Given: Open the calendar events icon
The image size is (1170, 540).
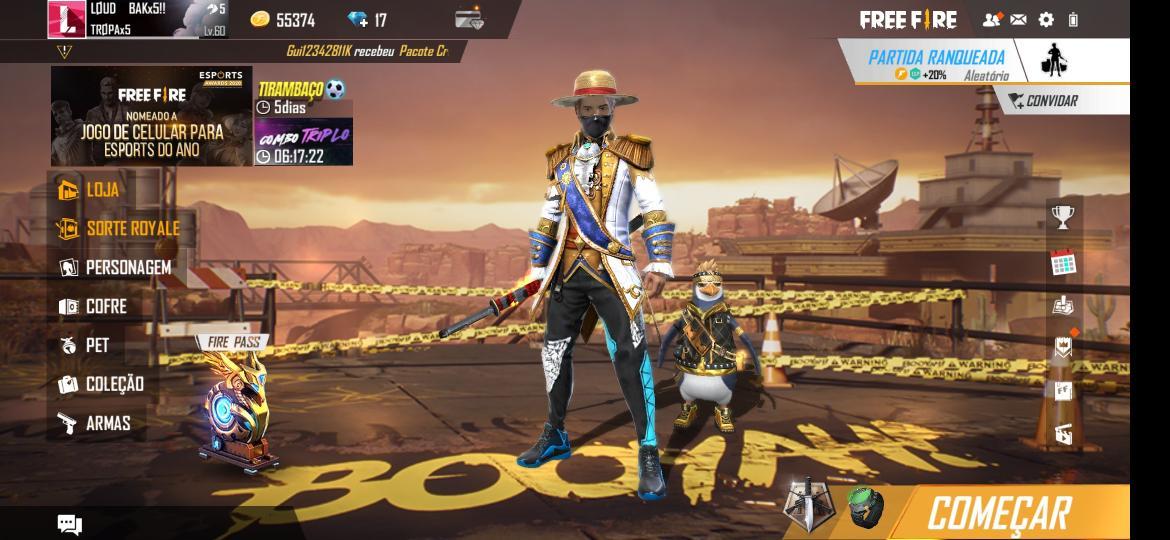Looking at the screenshot, I should pos(1063,263).
